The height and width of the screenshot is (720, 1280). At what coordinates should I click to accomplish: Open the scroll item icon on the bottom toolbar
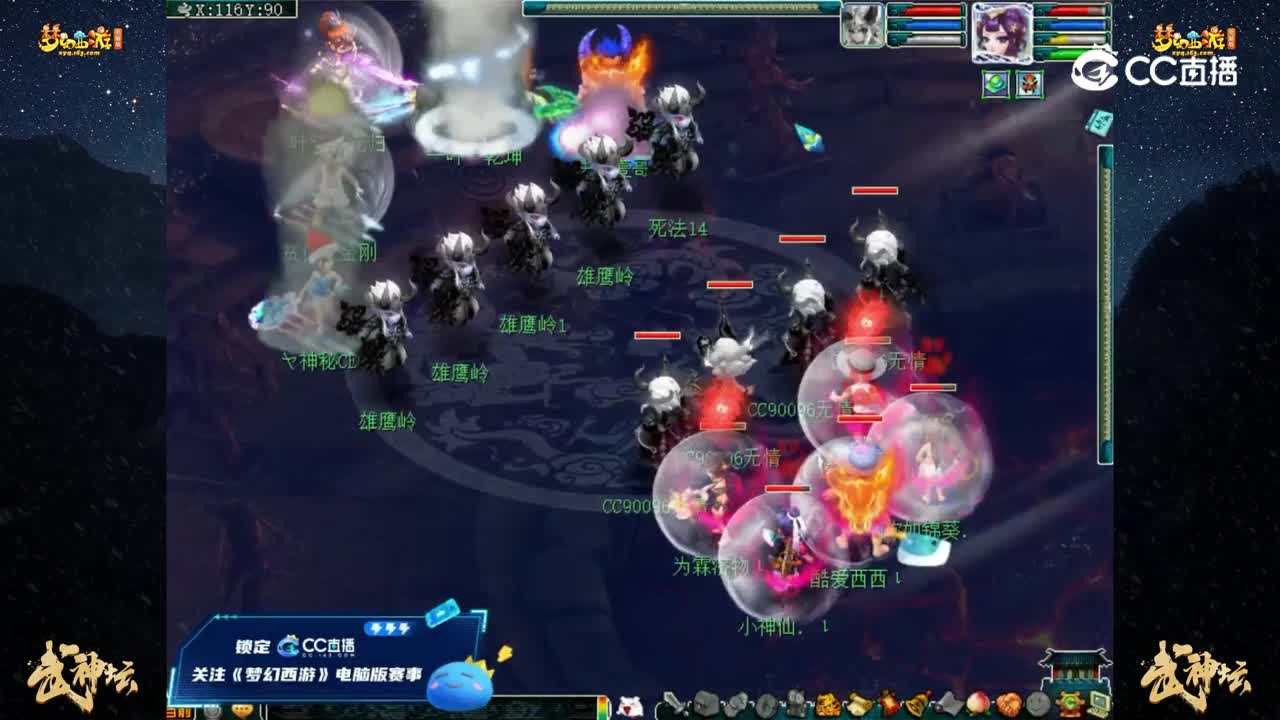[x=858, y=703]
